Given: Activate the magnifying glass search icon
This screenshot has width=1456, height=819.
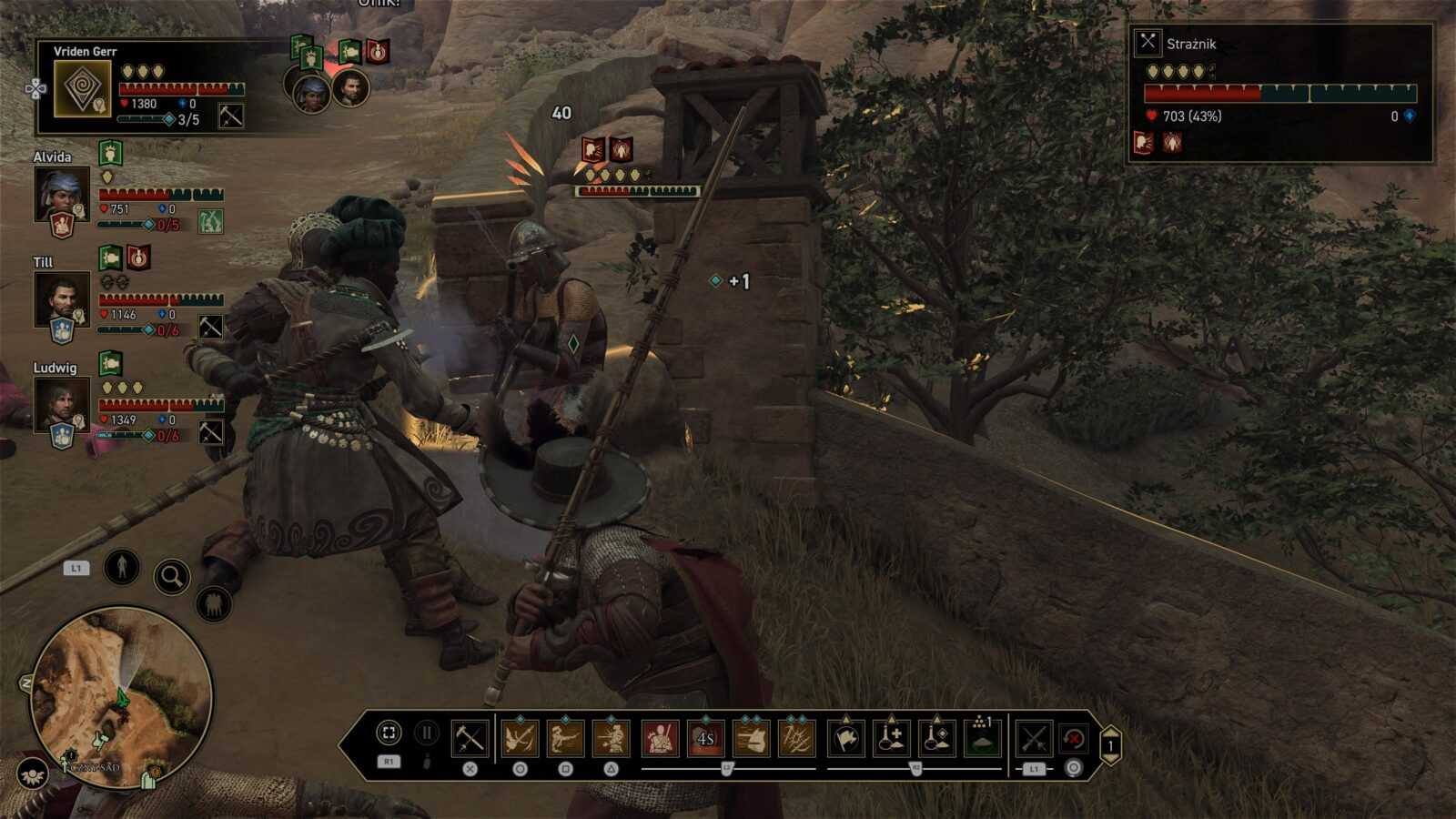Looking at the screenshot, I should pos(171,576).
